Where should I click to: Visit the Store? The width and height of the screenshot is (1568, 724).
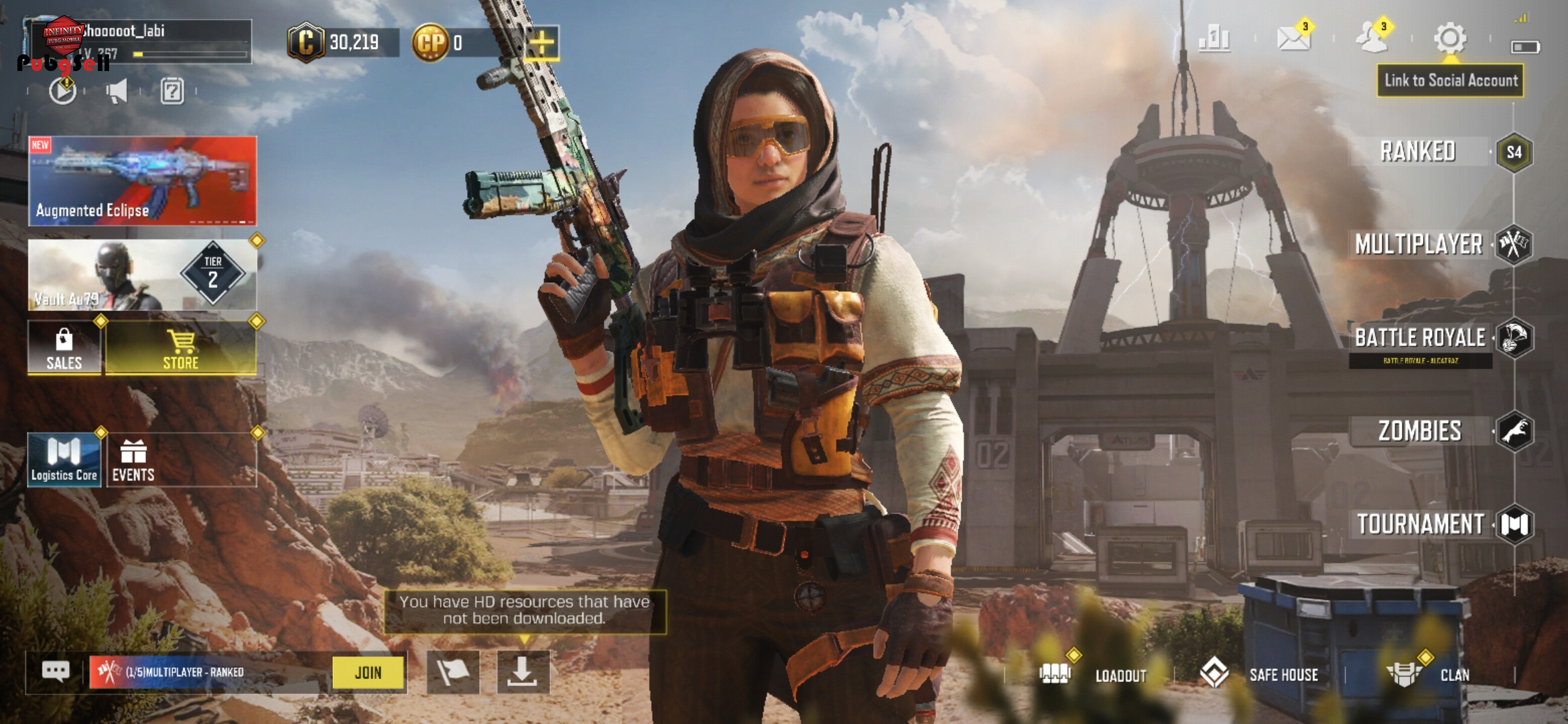click(x=181, y=348)
